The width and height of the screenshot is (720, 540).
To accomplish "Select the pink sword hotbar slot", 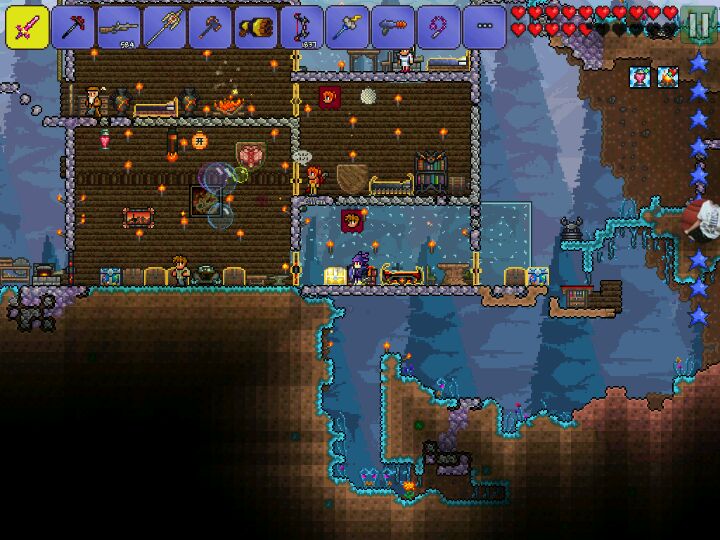I will pyautogui.click(x=27, y=27).
